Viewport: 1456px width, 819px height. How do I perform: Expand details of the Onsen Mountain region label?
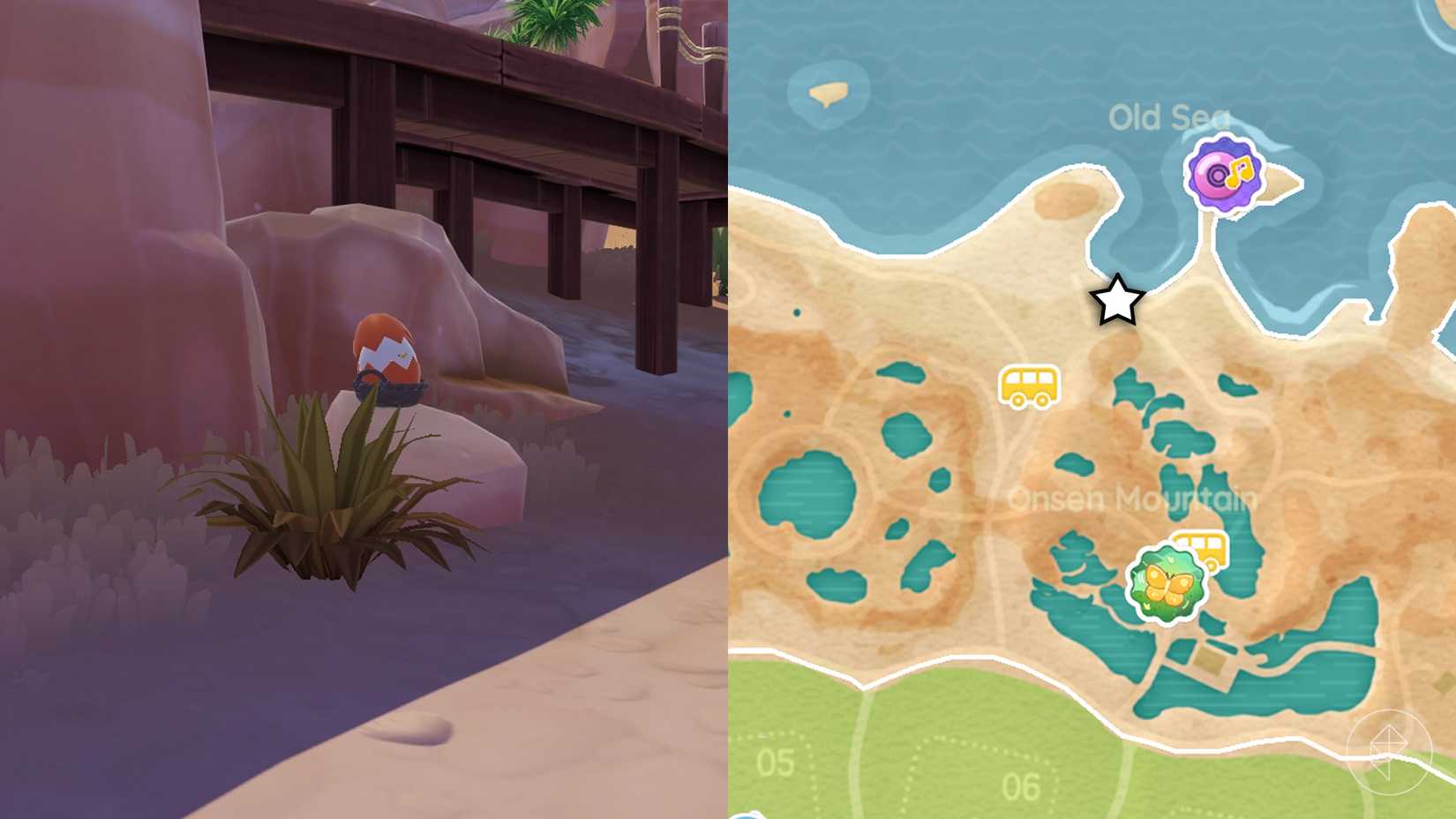click(x=1132, y=499)
